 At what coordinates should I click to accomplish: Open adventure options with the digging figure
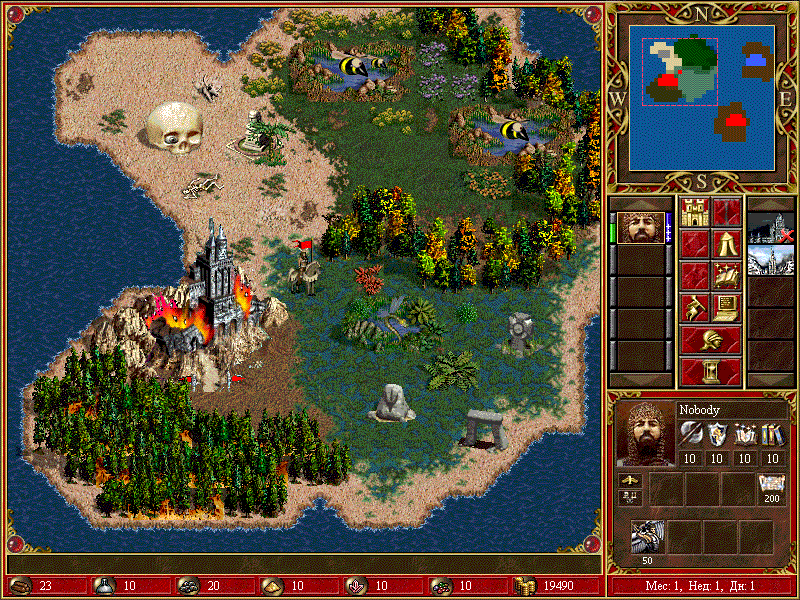(x=694, y=306)
